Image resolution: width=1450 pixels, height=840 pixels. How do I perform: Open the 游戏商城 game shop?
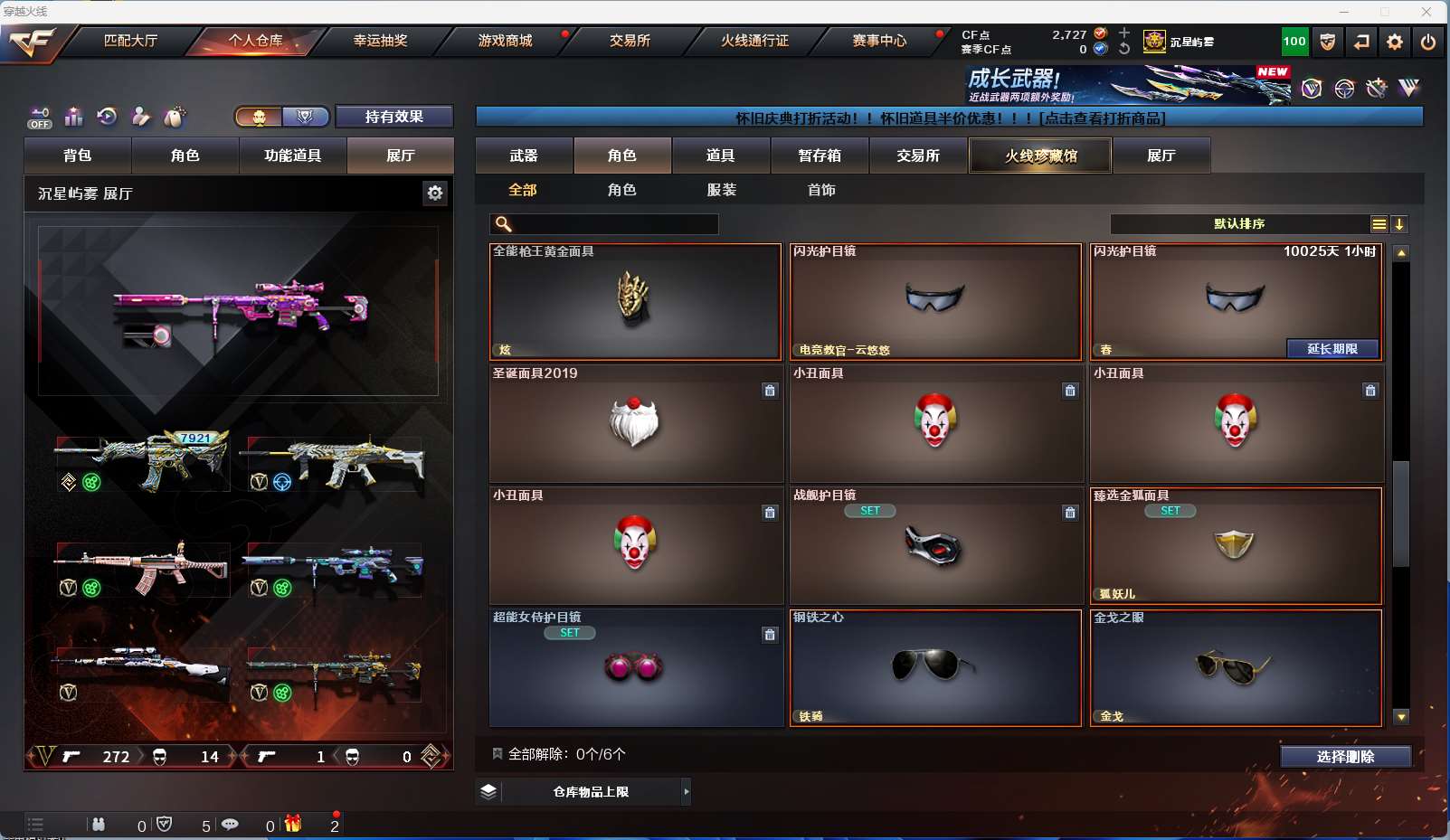(505, 41)
